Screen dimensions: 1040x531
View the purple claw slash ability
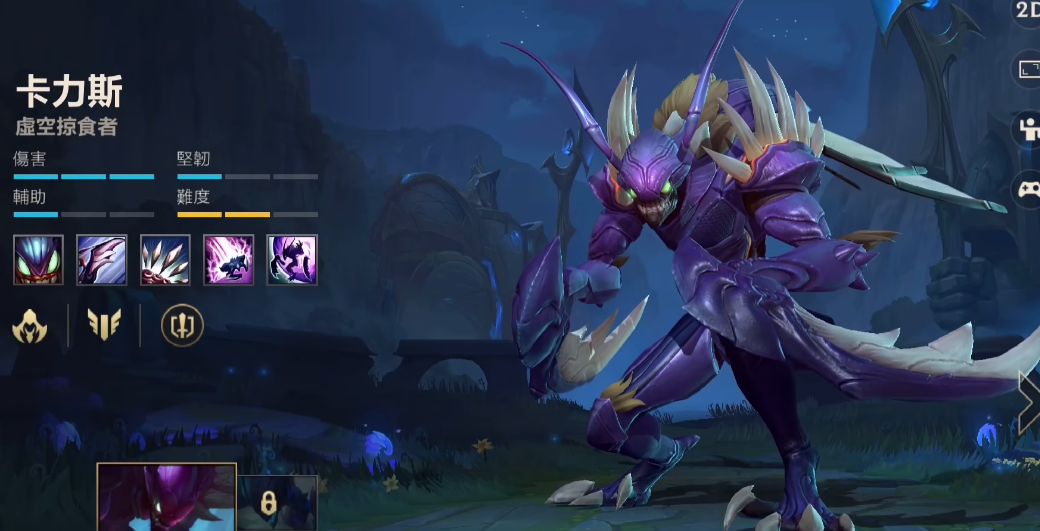pyautogui.click(x=102, y=260)
